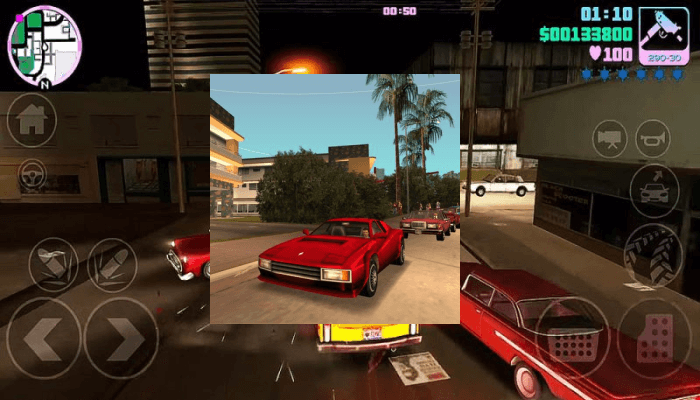
Task: Open the radar minimap
Action: click(x=44, y=45)
